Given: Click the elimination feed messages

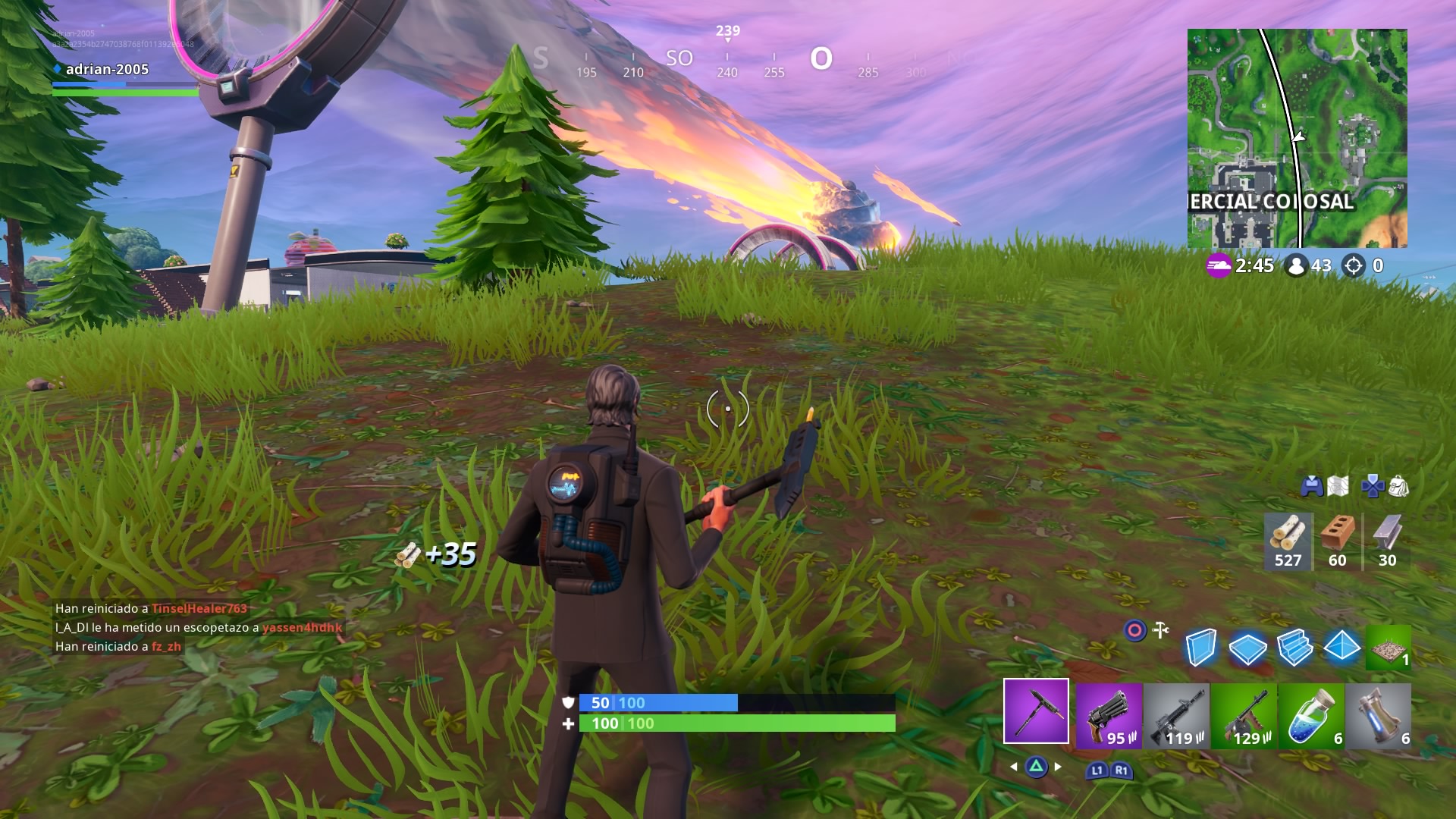Looking at the screenshot, I should point(199,627).
